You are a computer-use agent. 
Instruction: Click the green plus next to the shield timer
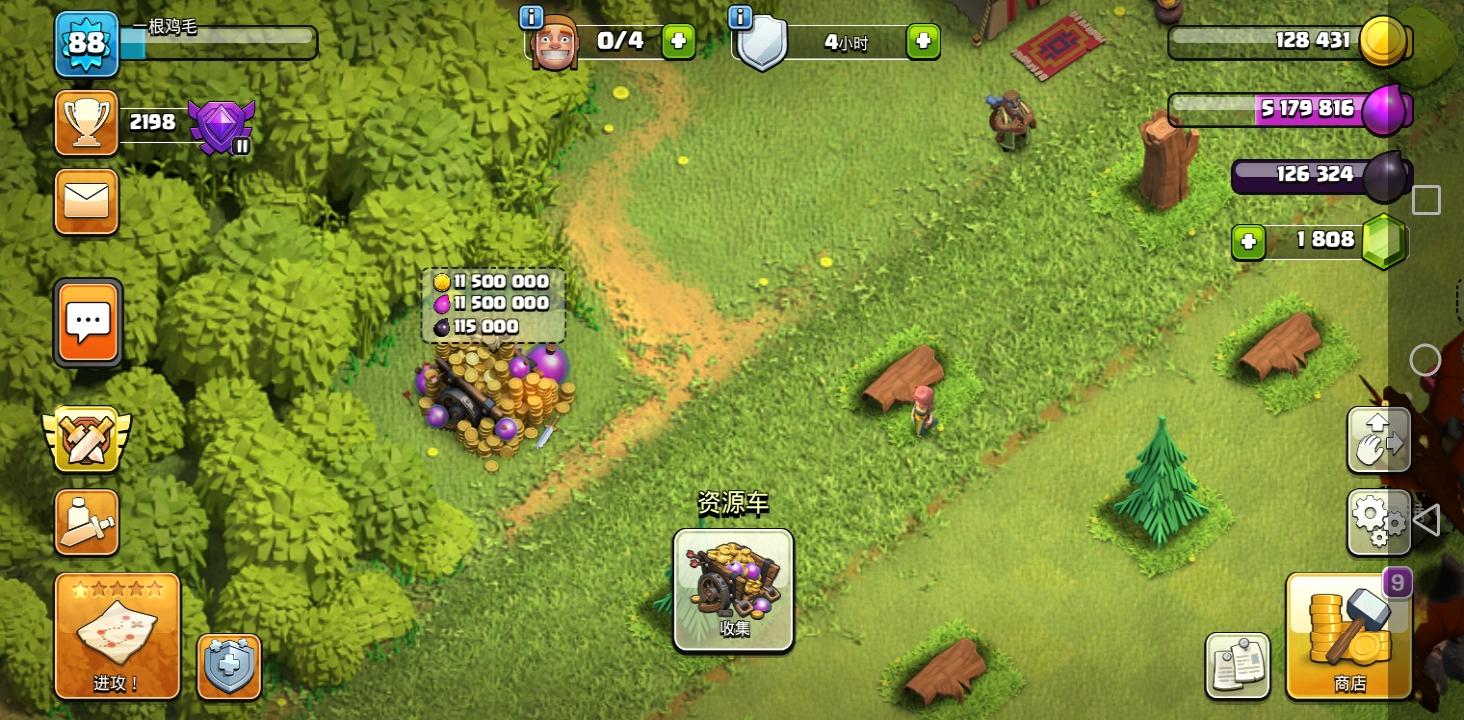point(921,43)
